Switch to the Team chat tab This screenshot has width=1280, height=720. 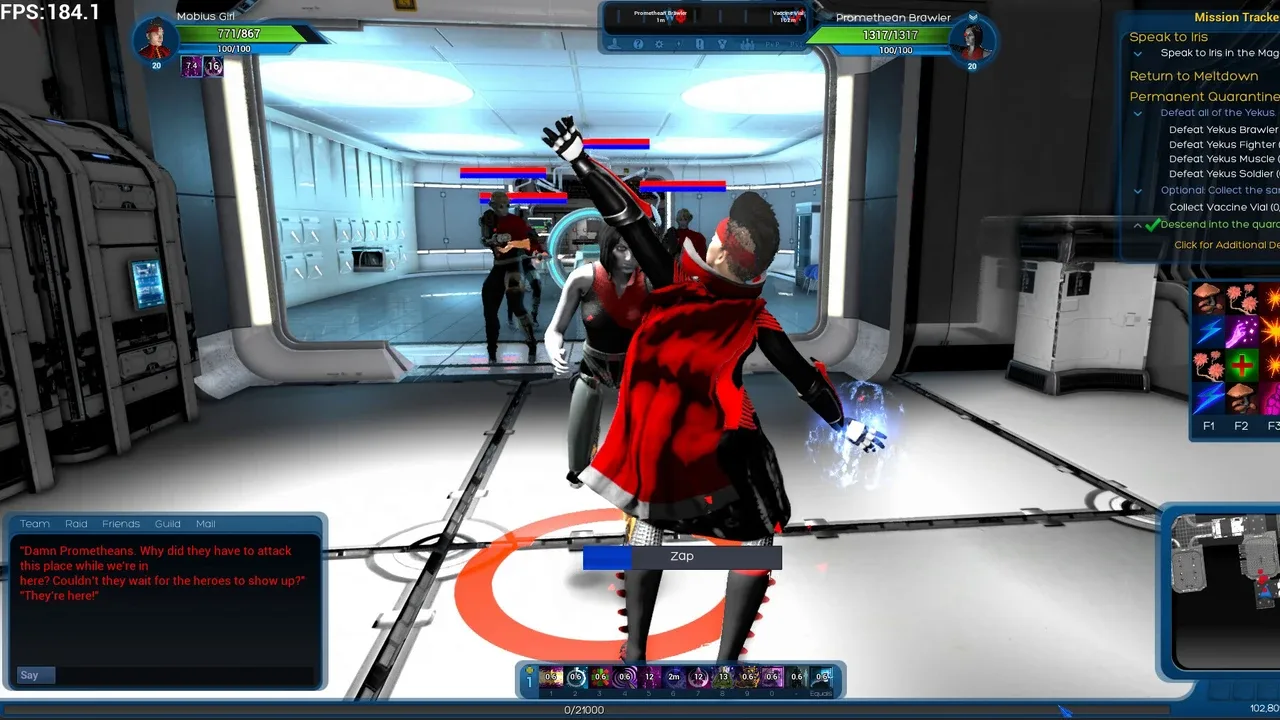pyautogui.click(x=35, y=524)
